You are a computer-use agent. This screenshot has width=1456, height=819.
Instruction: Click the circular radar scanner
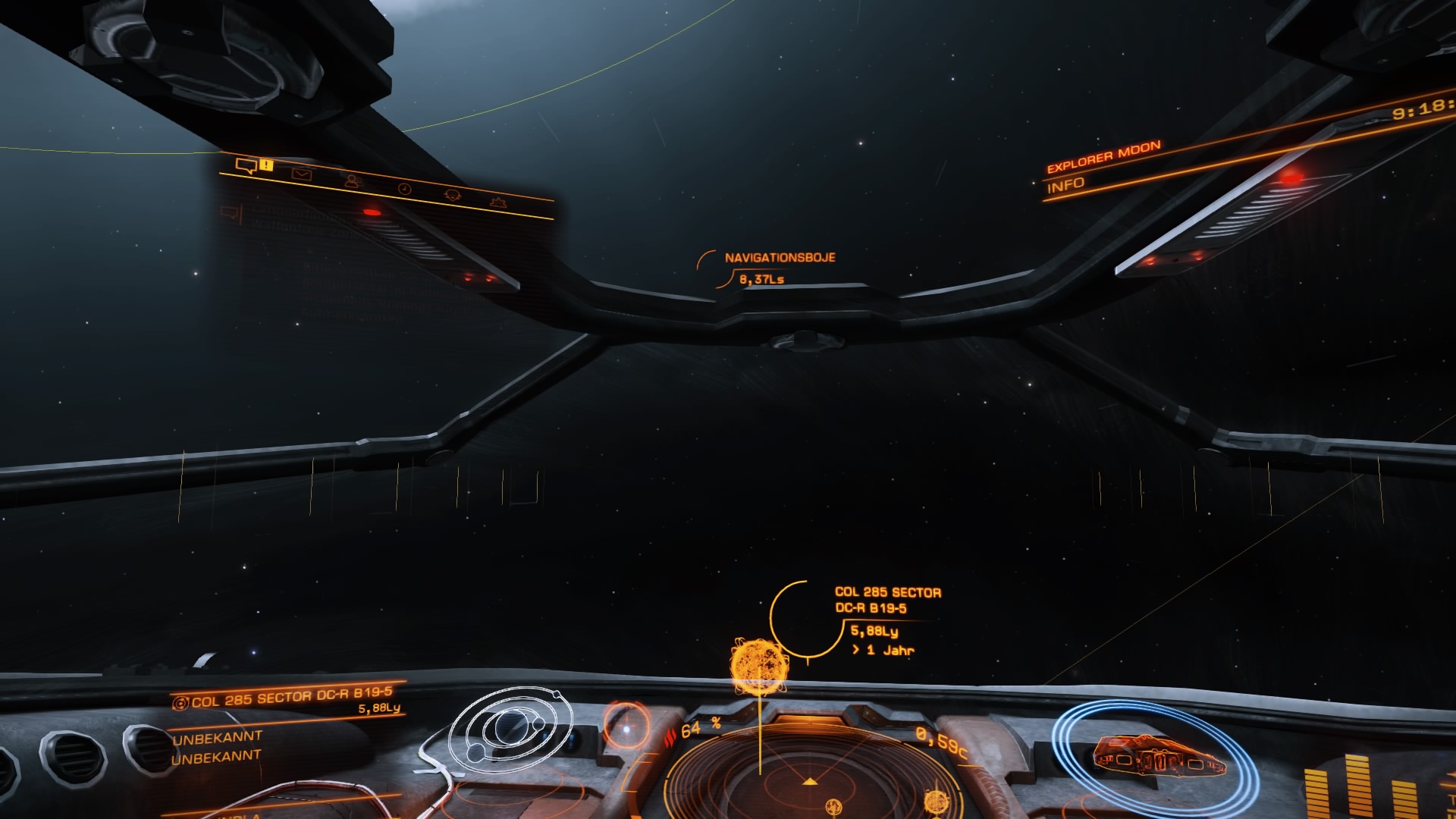(x=810, y=781)
